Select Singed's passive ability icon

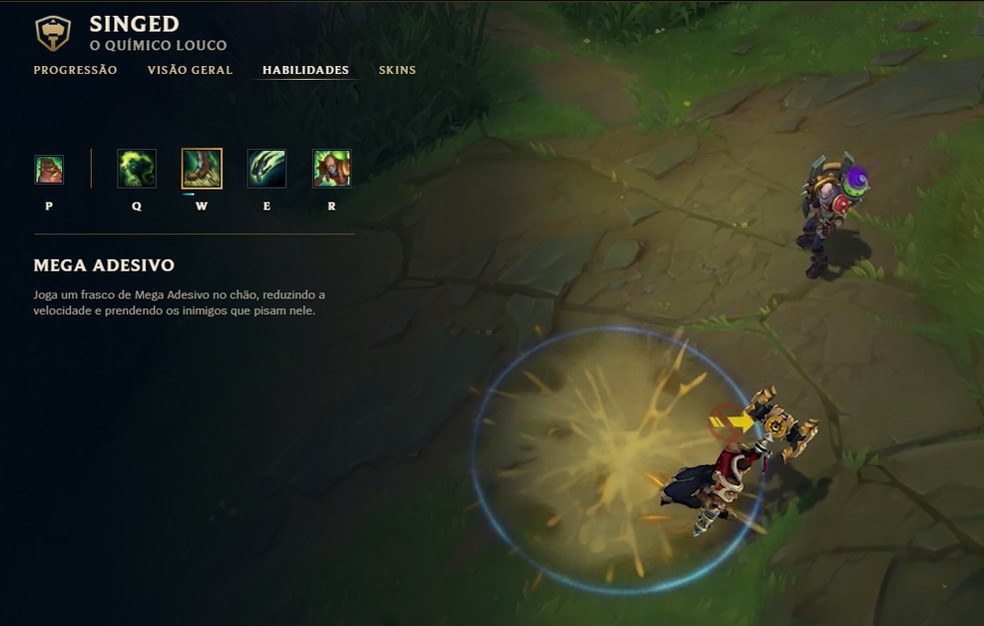(x=49, y=169)
